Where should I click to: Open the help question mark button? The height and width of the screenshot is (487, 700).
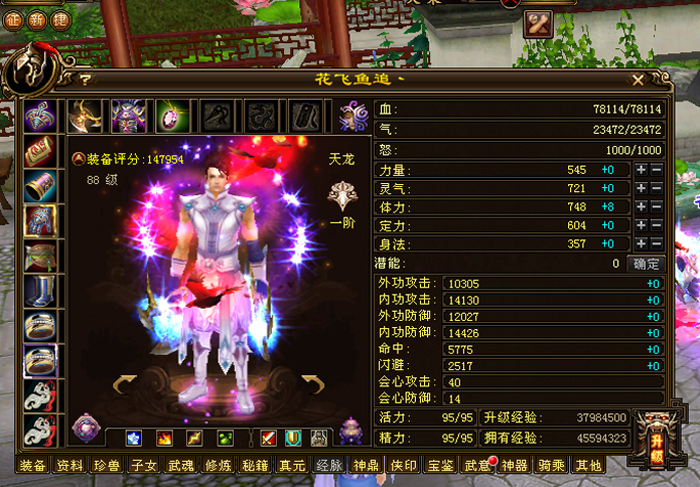pyautogui.click(x=86, y=79)
